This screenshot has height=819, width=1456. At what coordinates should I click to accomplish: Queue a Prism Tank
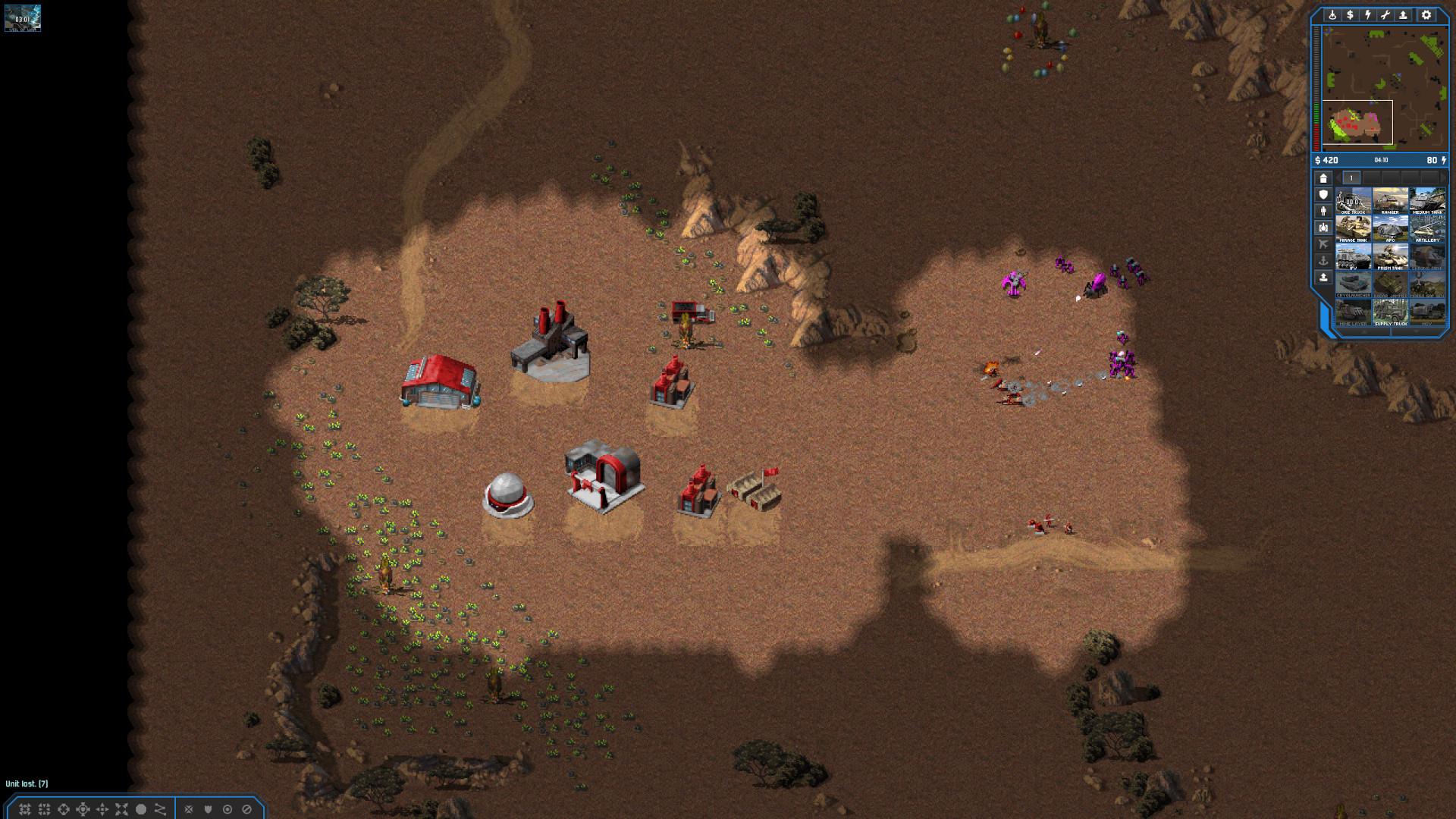[x=1390, y=257]
